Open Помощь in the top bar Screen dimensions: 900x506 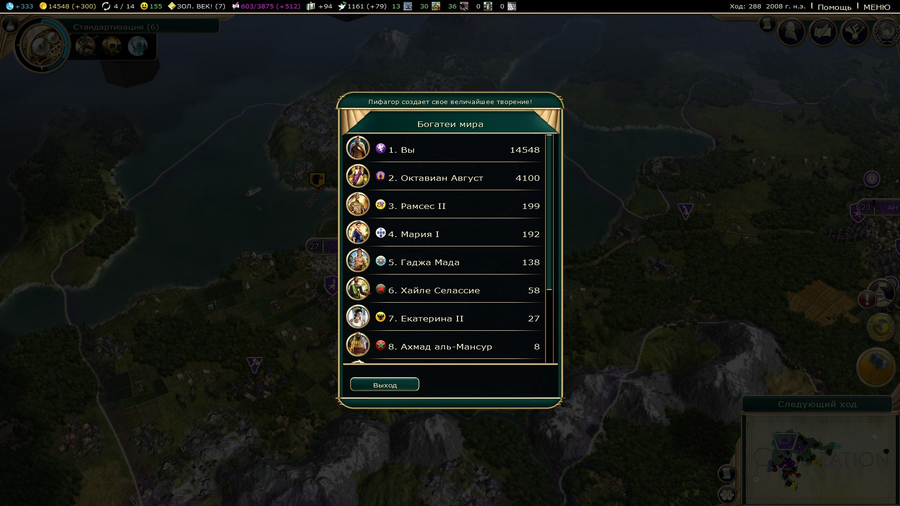(x=834, y=7)
